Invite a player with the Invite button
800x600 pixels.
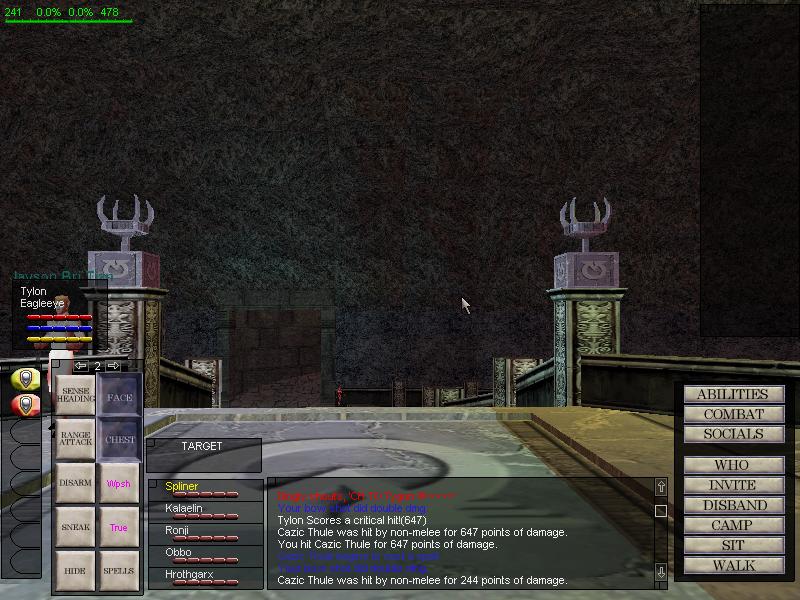pyautogui.click(x=733, y=485)
